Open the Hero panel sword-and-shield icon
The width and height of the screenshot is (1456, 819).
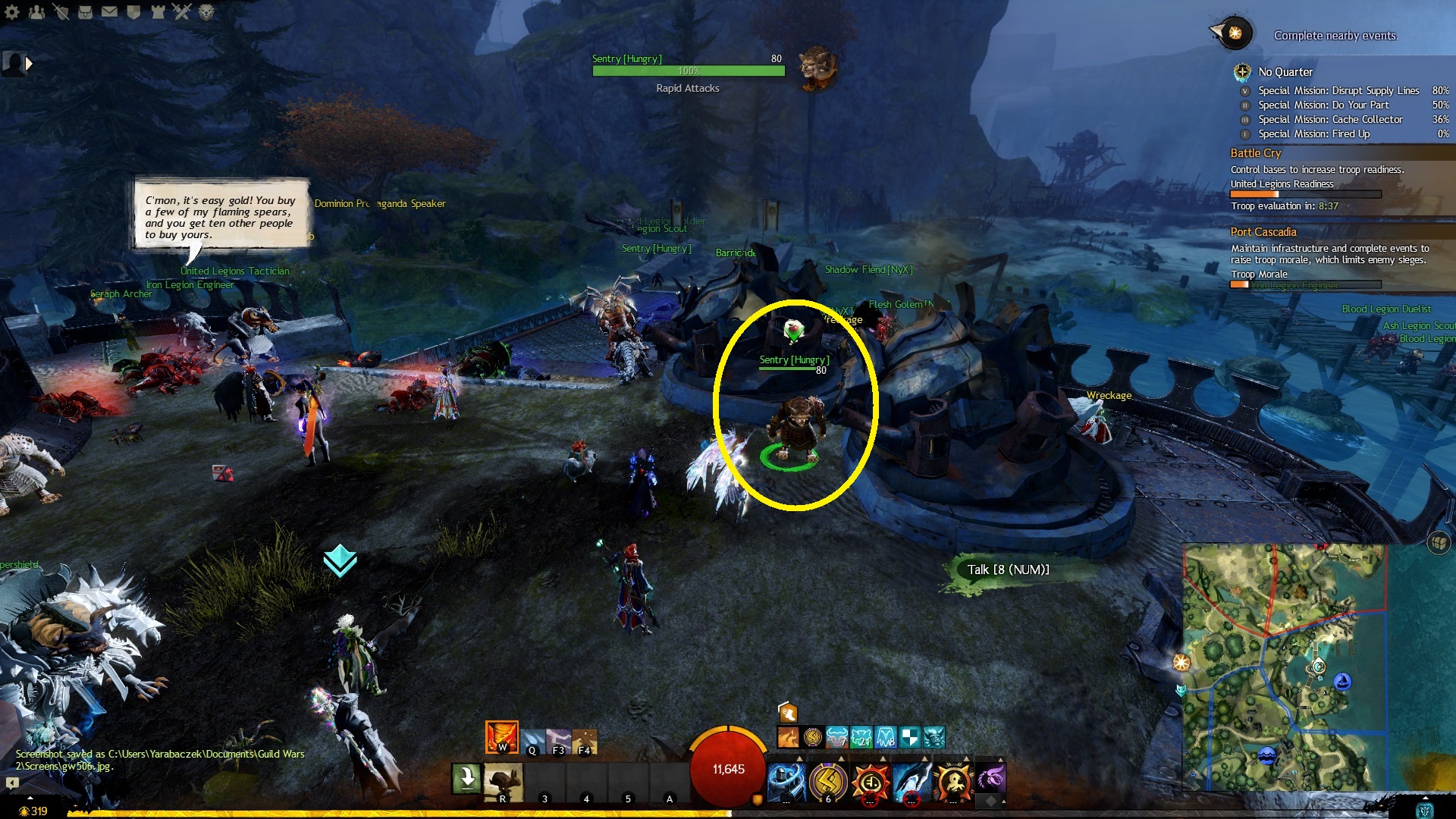pyautogui.click(x=61, y=11)
